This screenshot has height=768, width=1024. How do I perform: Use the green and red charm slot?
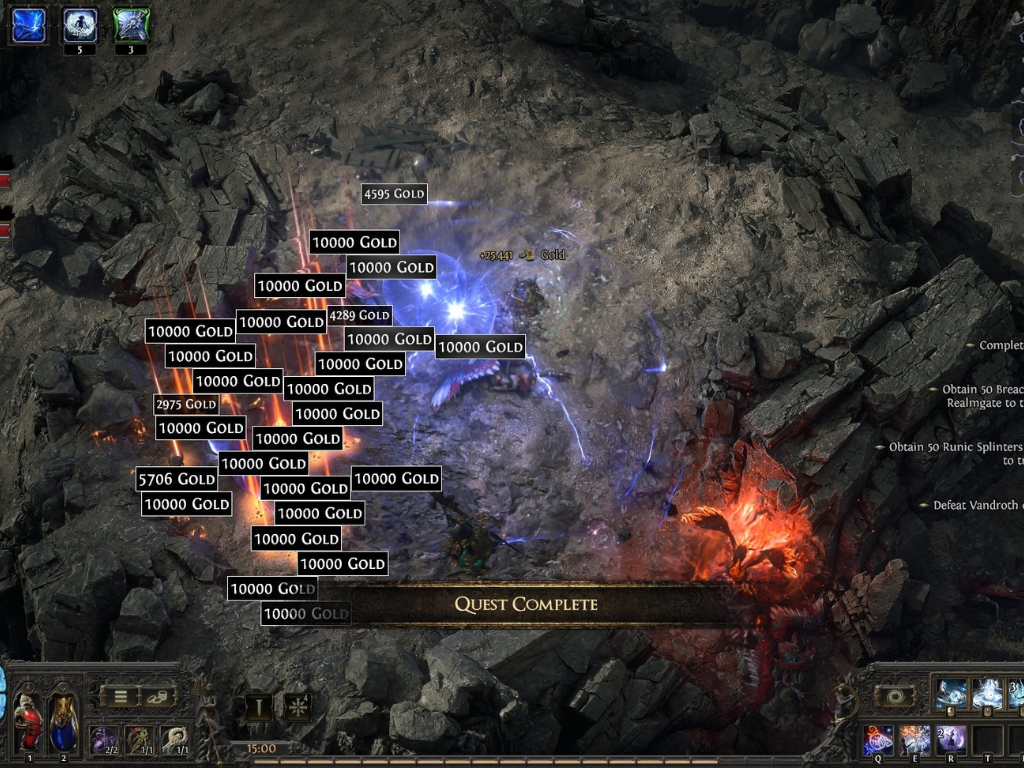coord(139,741)
